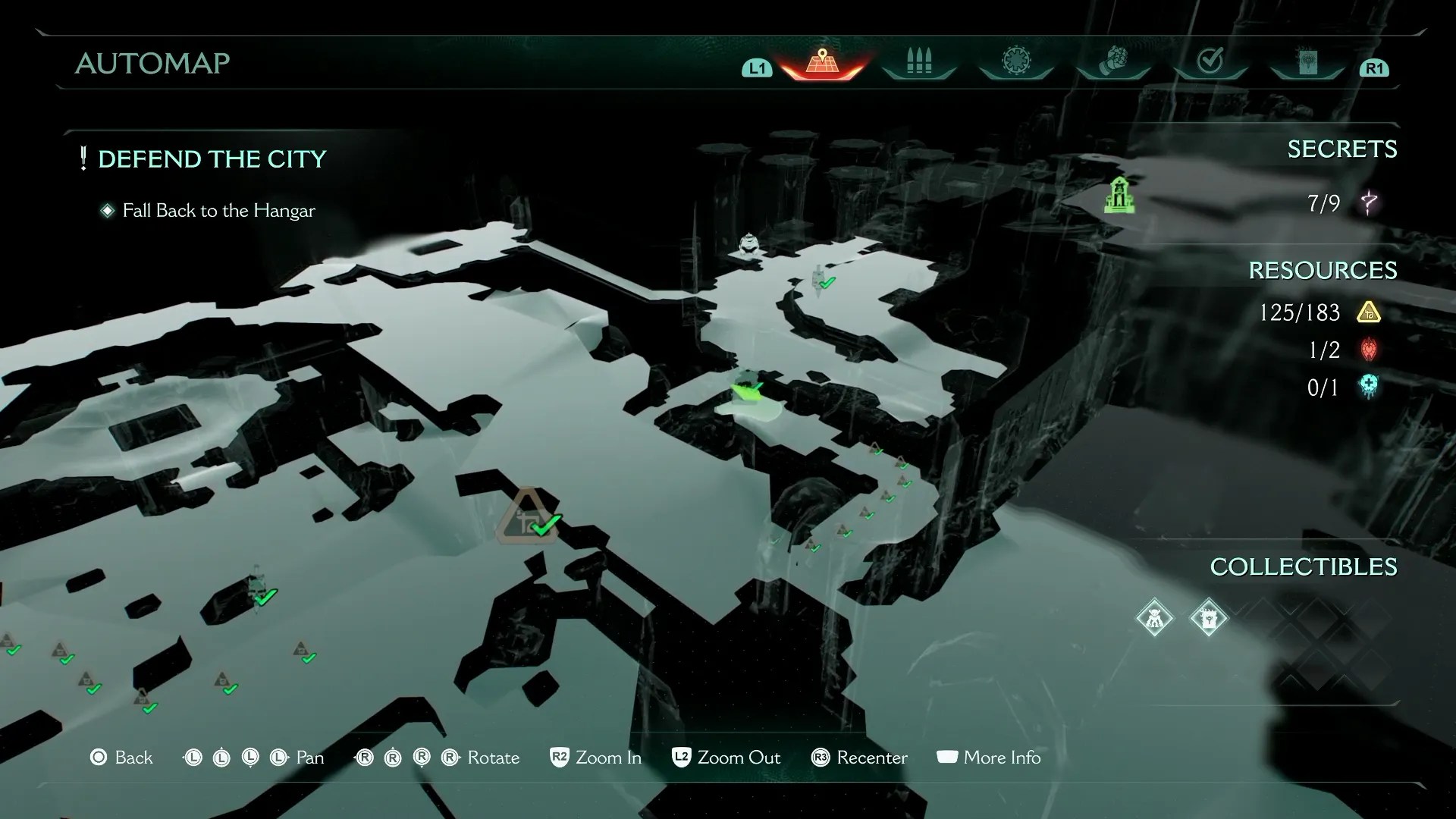The height and width of the screenshot is (819, 1456).
Task: Switch to the flaming codex book tab
Action: (1307, 63)
